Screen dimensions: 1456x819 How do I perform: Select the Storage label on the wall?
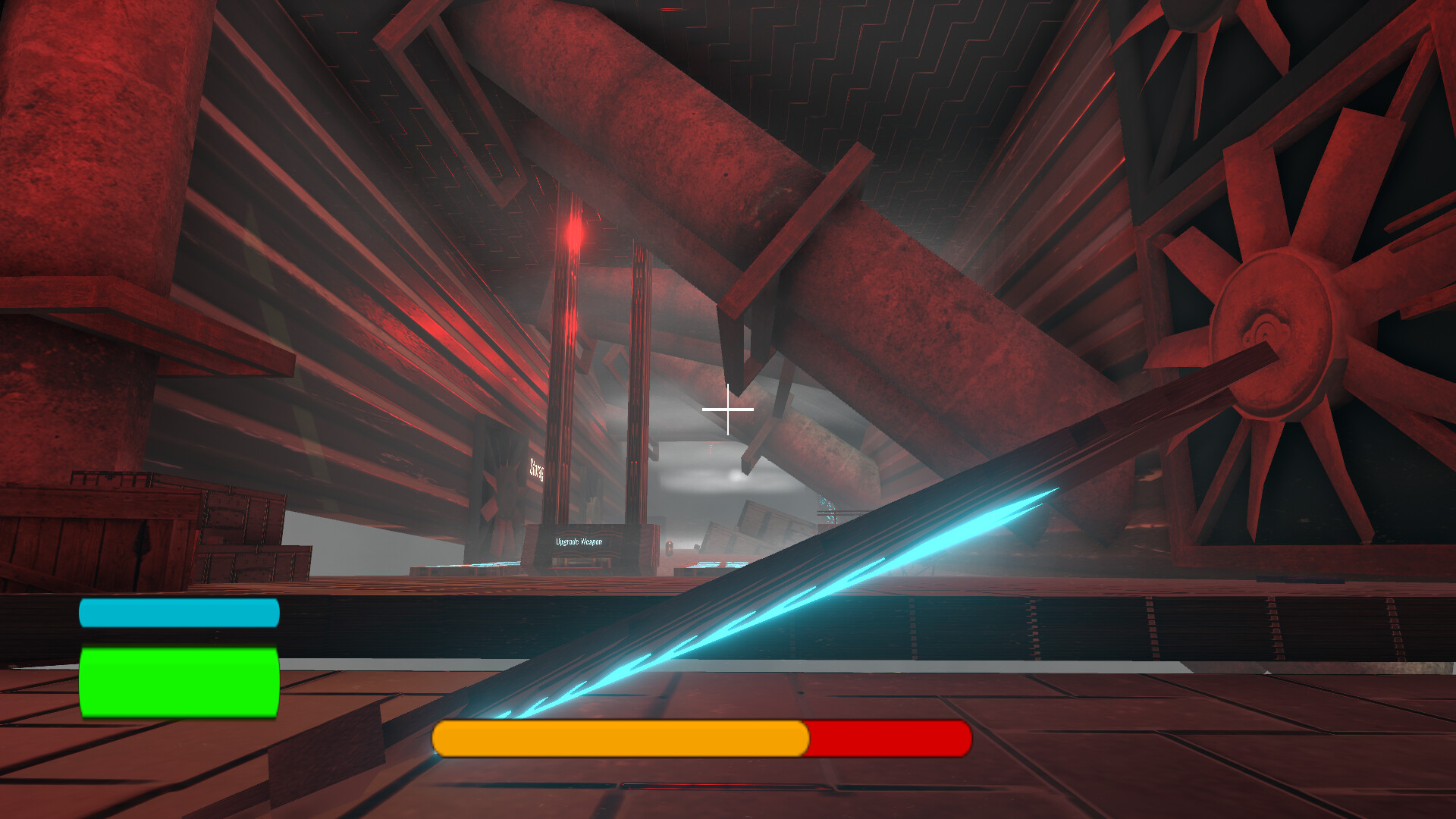coord(536,469)
